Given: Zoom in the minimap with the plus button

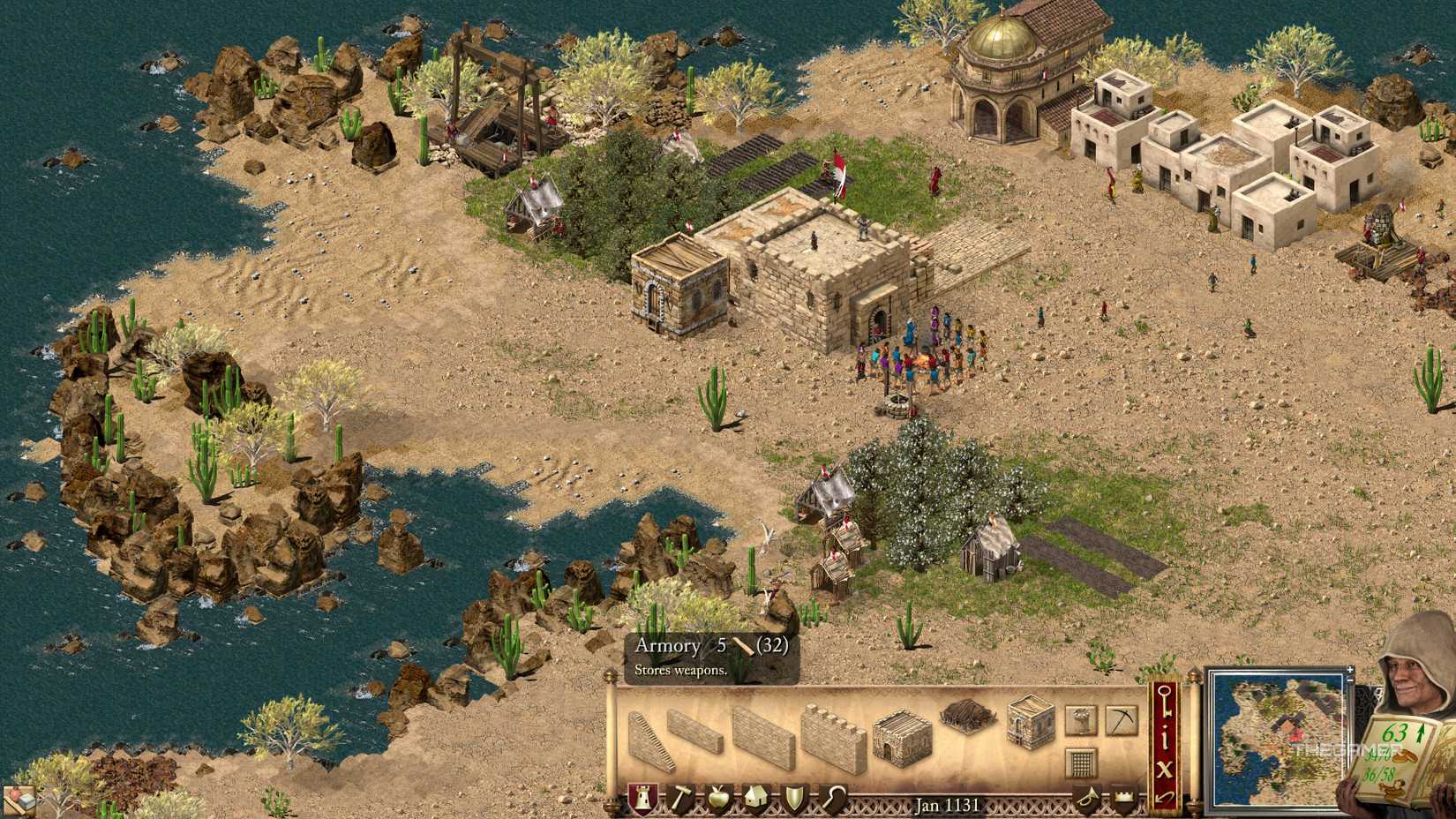Looking at the screenshot, I should 1349,670.
